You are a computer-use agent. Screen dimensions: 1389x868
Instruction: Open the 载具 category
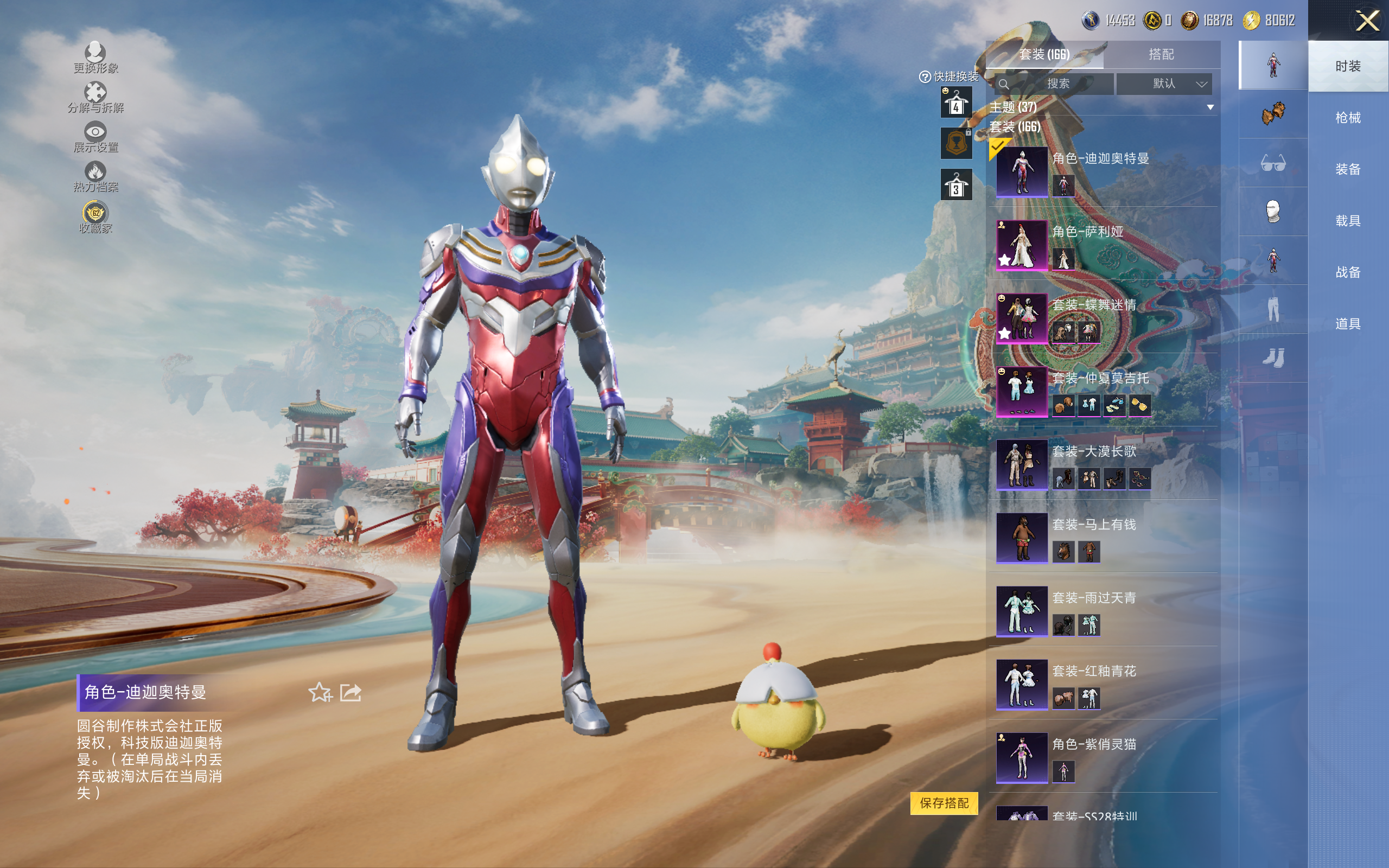(1347, 221)
